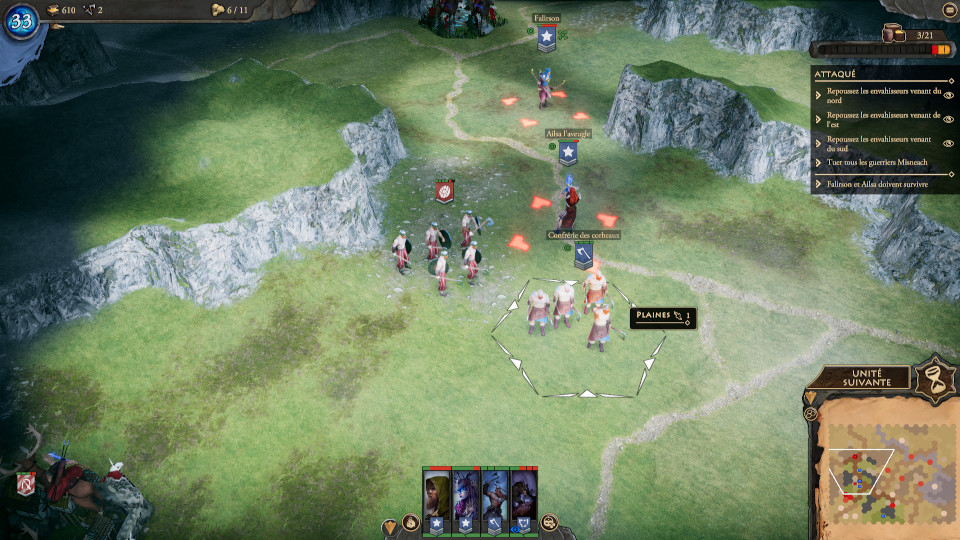End the turn with the hourglass button
Viewport: 960px width, 540px height.
click(x=937, y=377)
